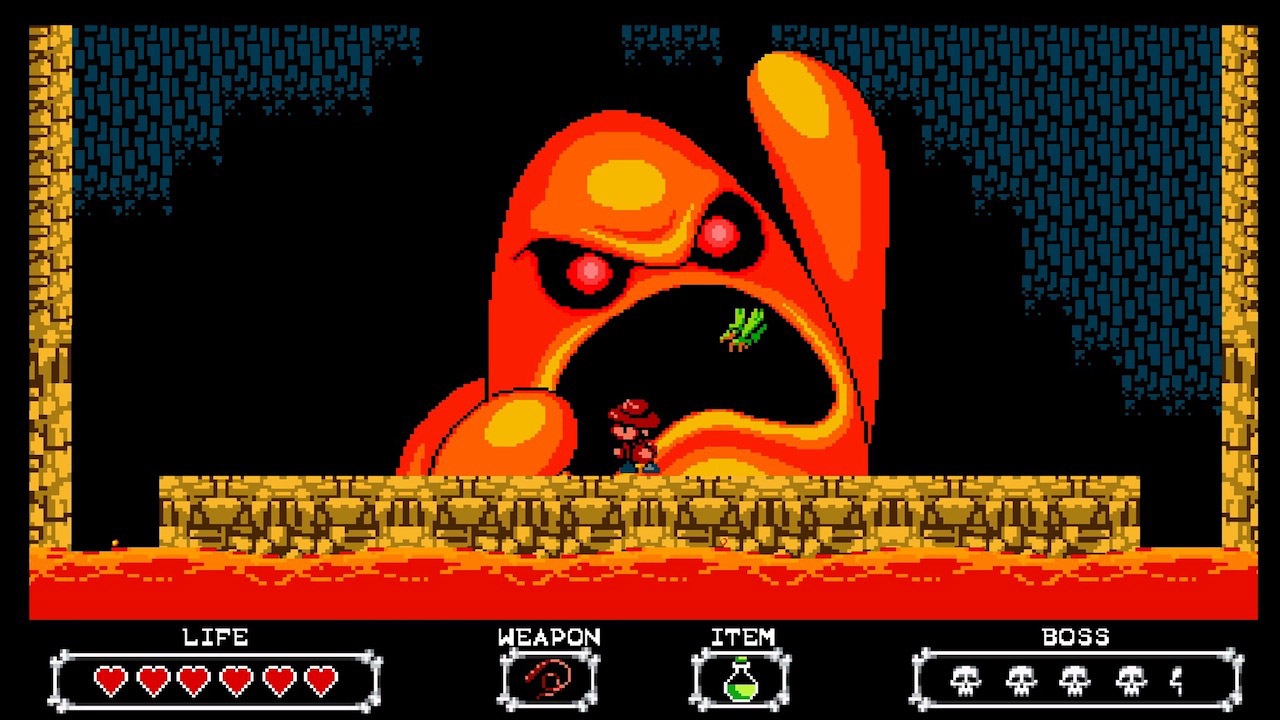Select the whip icon in the WEAPON box
The width and height of the screenshot is (1280, 720).
[x=549, y=680]
